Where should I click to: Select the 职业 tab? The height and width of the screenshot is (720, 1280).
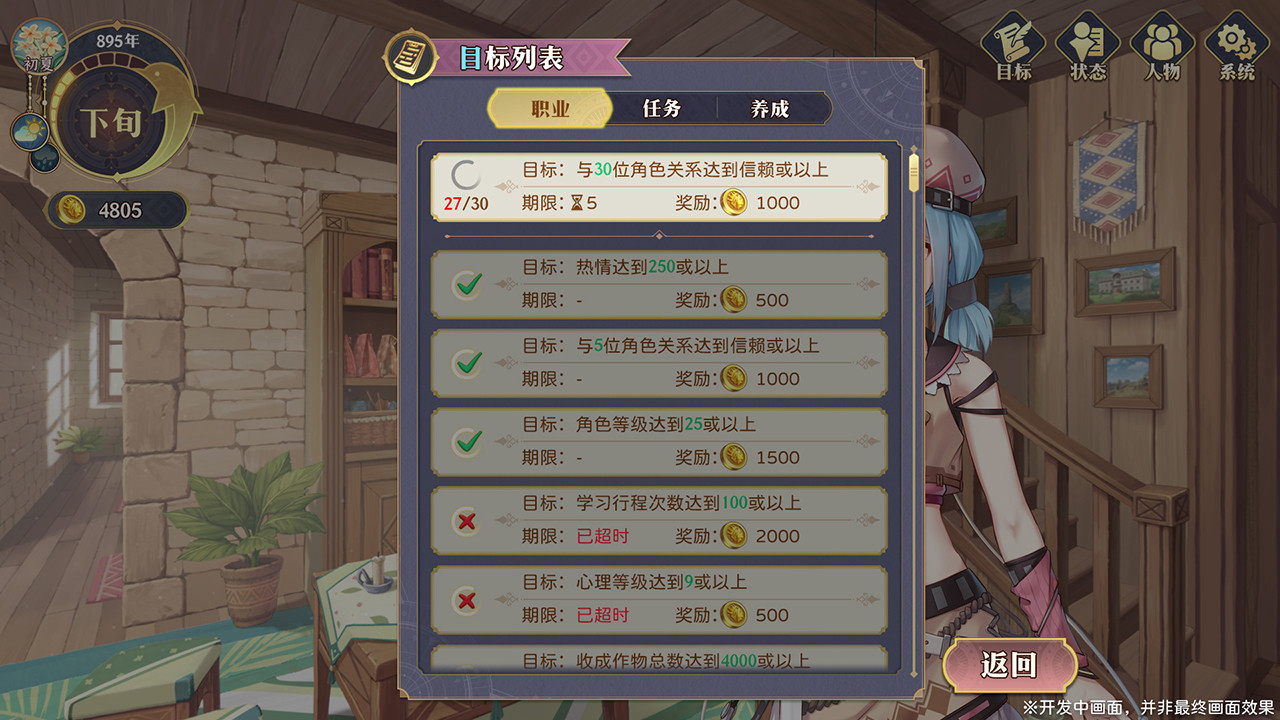[x=551, y=108]
